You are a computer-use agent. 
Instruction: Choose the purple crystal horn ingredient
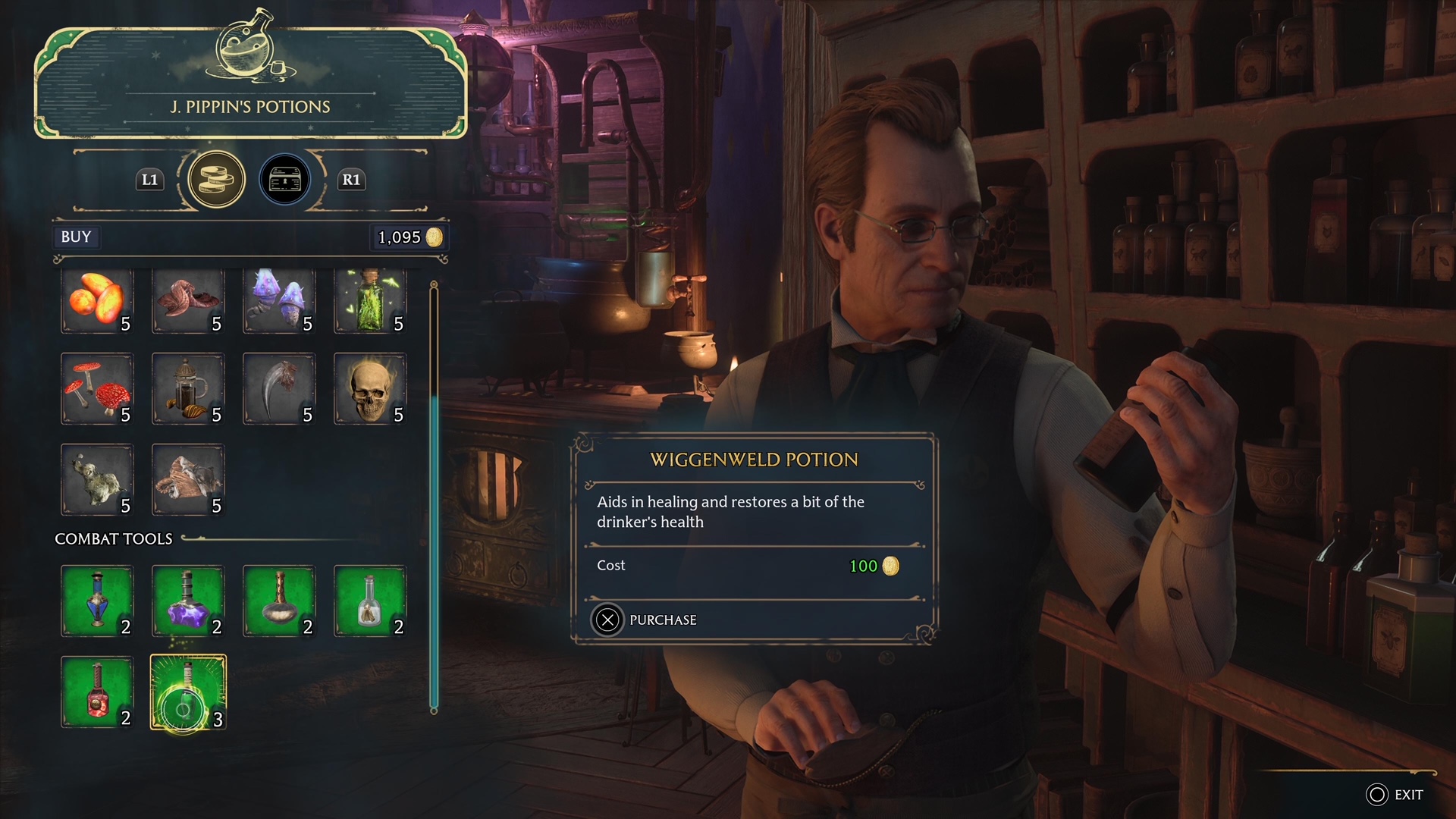279,301
